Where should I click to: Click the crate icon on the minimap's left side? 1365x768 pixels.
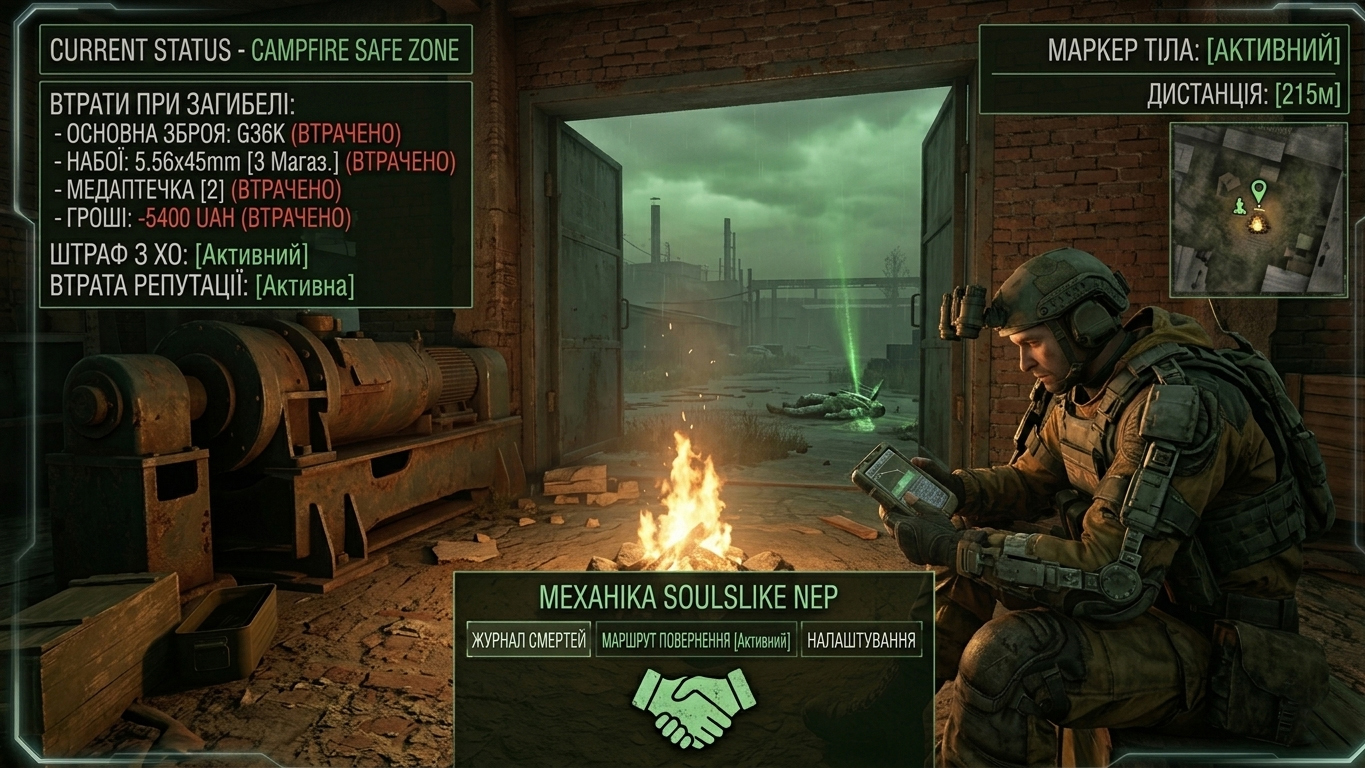[x=1228, y=184]
